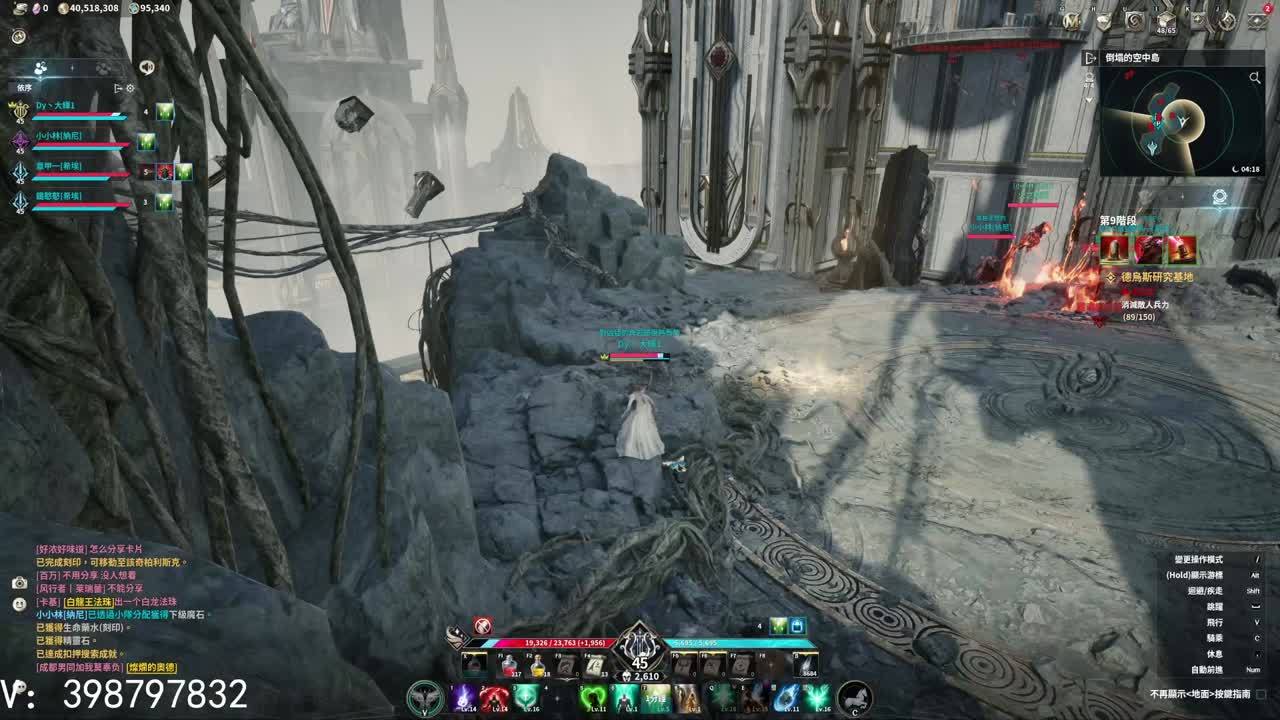Activate the blue comet skill
1280x720 pixels.
point(786,697)
